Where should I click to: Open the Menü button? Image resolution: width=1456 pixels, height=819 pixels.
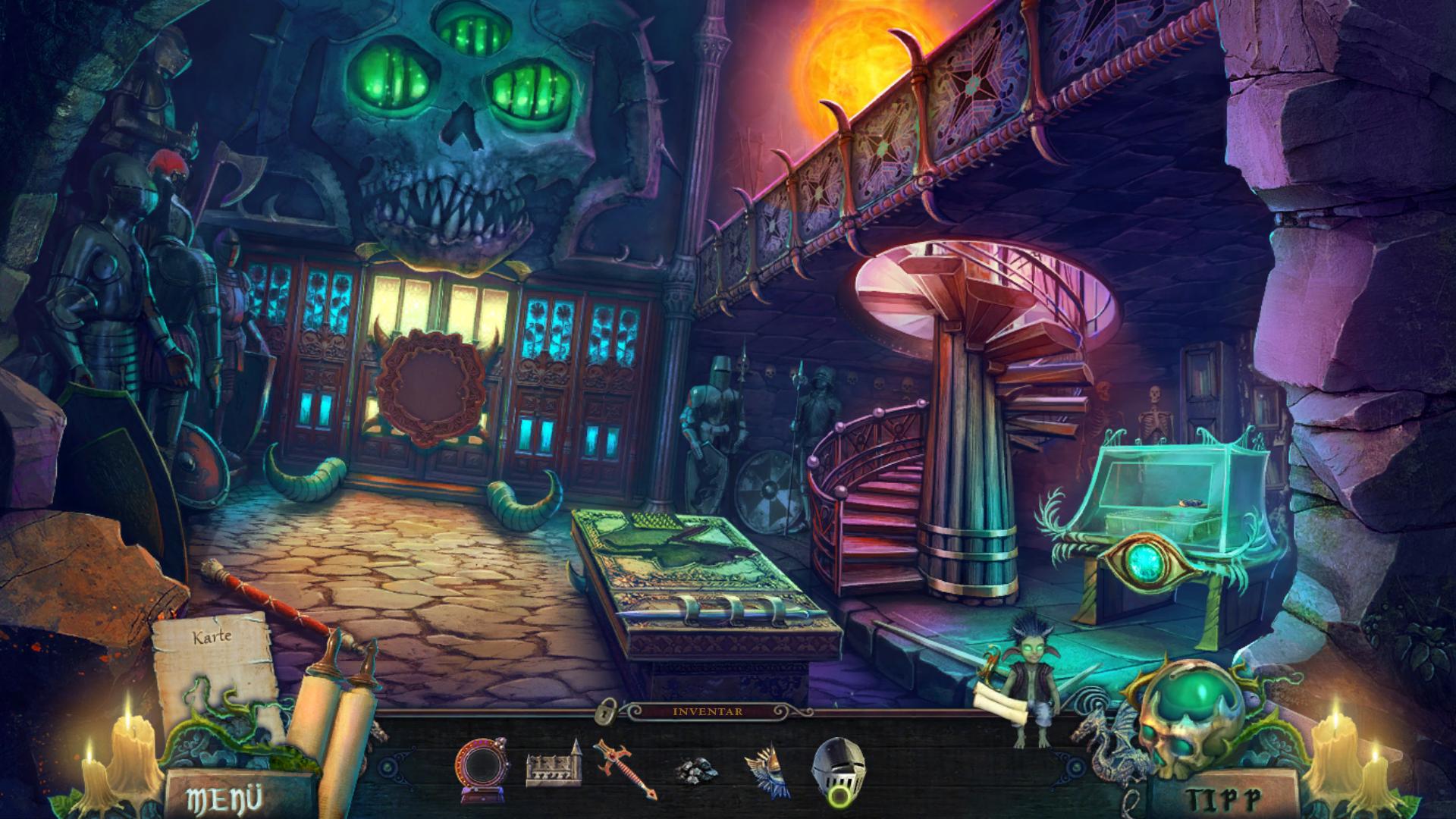(x=224, y=799)
